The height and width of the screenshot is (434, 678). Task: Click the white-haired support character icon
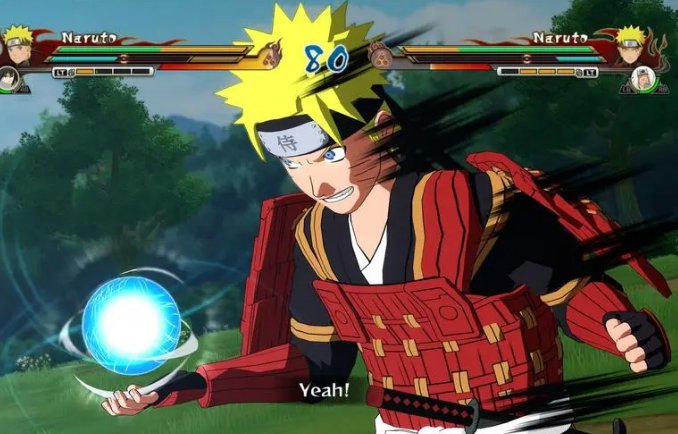point(641,78)
